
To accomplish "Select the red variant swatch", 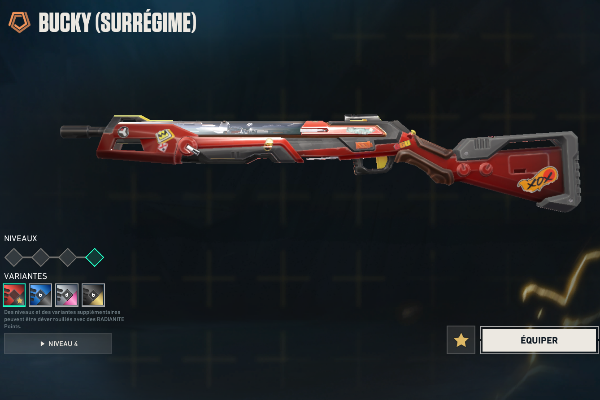I will (14, 294).
